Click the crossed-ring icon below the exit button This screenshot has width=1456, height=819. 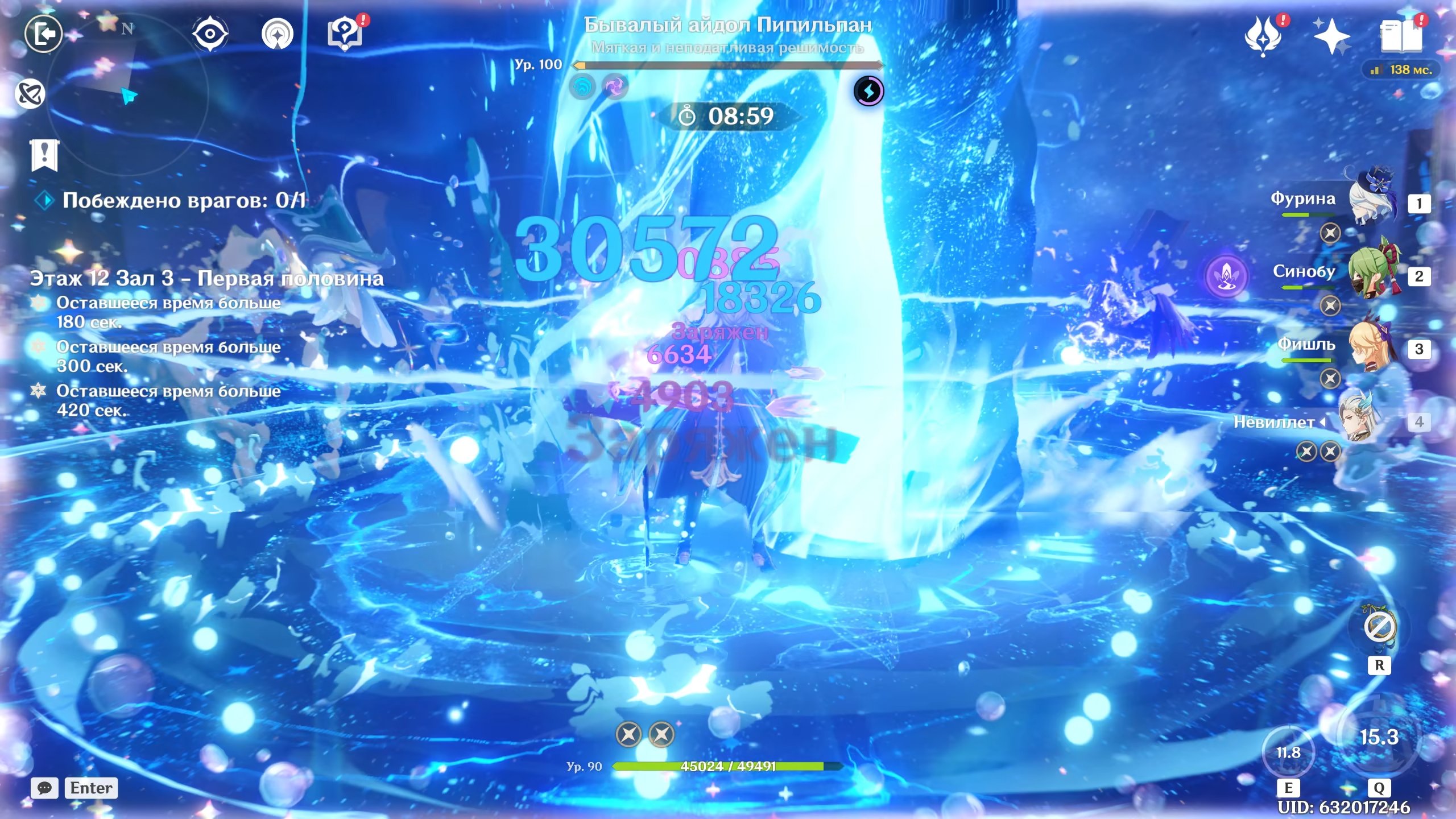30,94
